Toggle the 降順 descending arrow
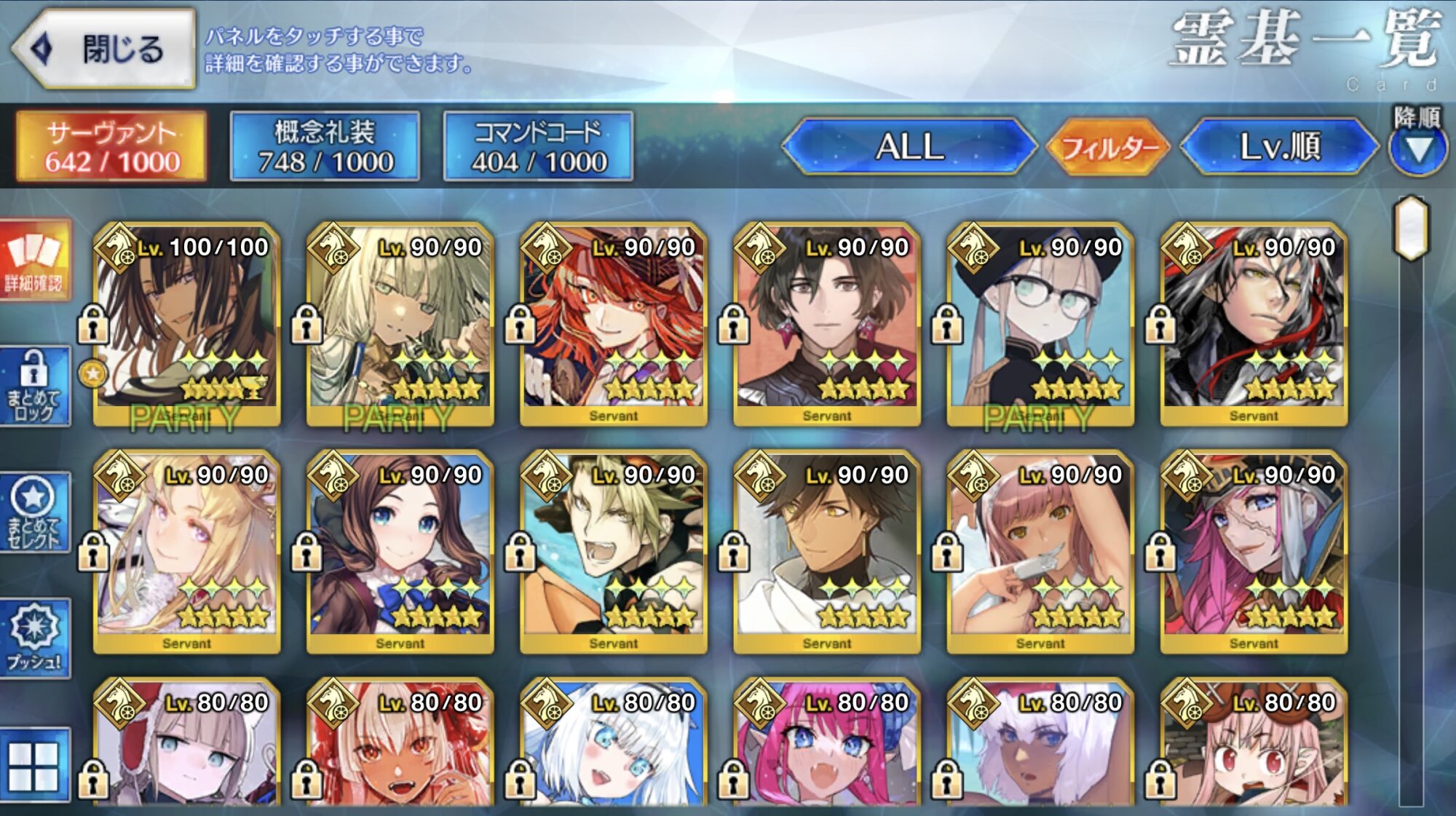1456x816 pixels. tap(1417, 148)
